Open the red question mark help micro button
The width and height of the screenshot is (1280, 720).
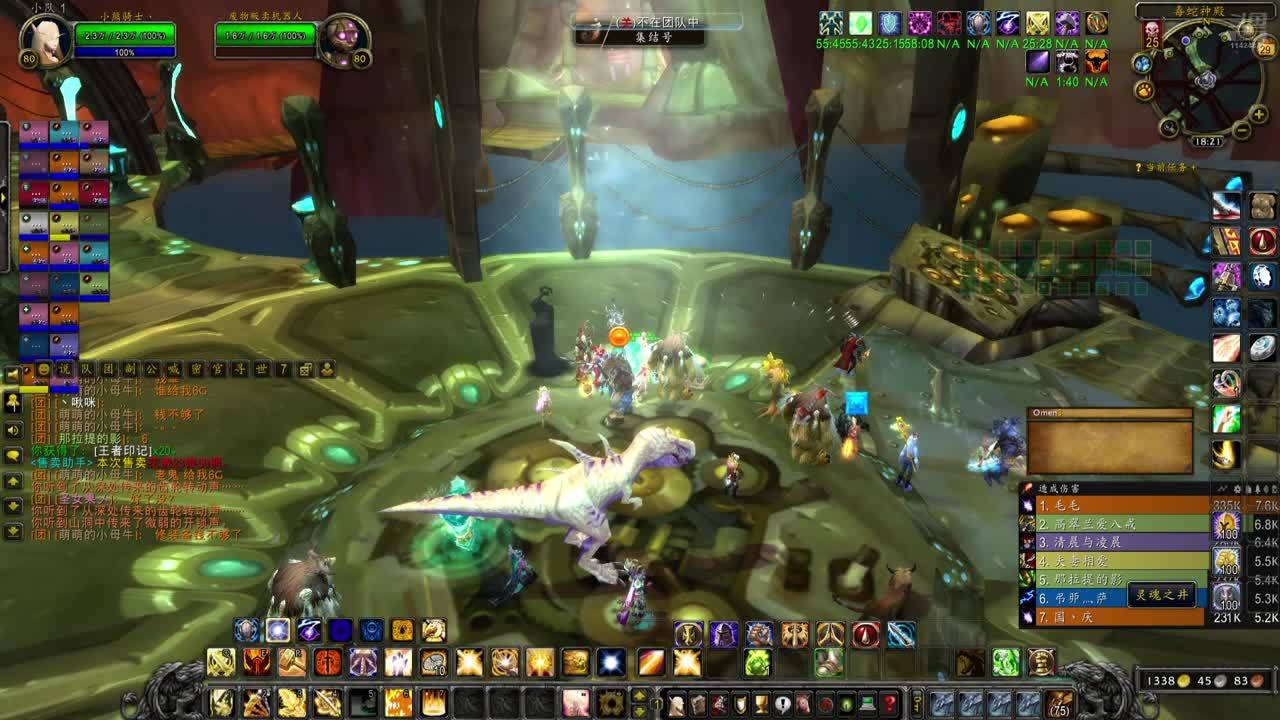(x=887, y=703)
